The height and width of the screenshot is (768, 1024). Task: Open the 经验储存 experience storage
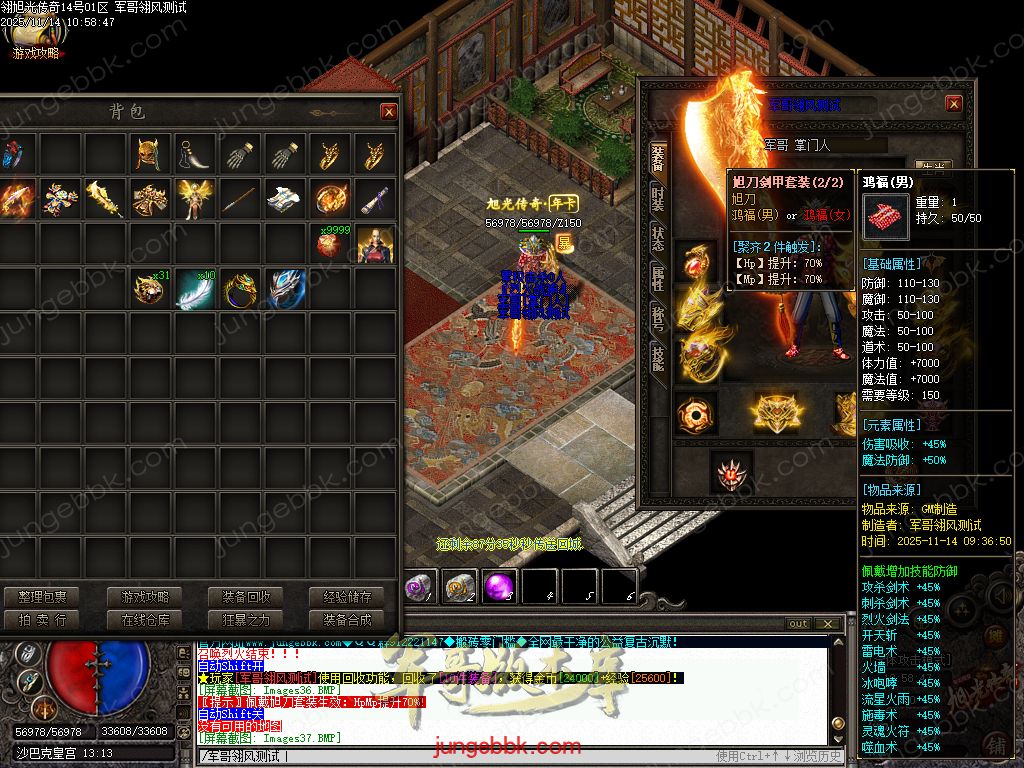[347, 597]
